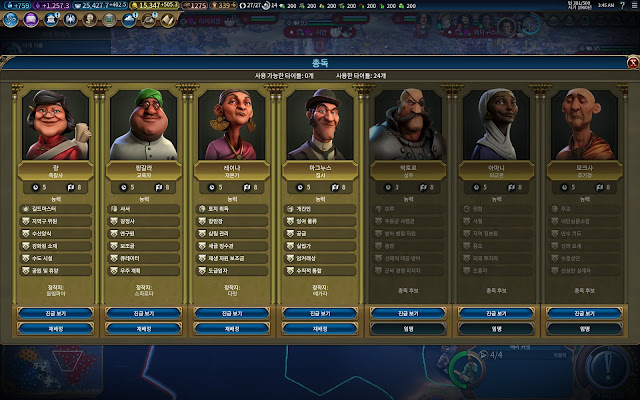The width and height of the screenshot is (640, 400).
Task: Choose 모크샤's portrait card
Action: click(x=583, y=125)
